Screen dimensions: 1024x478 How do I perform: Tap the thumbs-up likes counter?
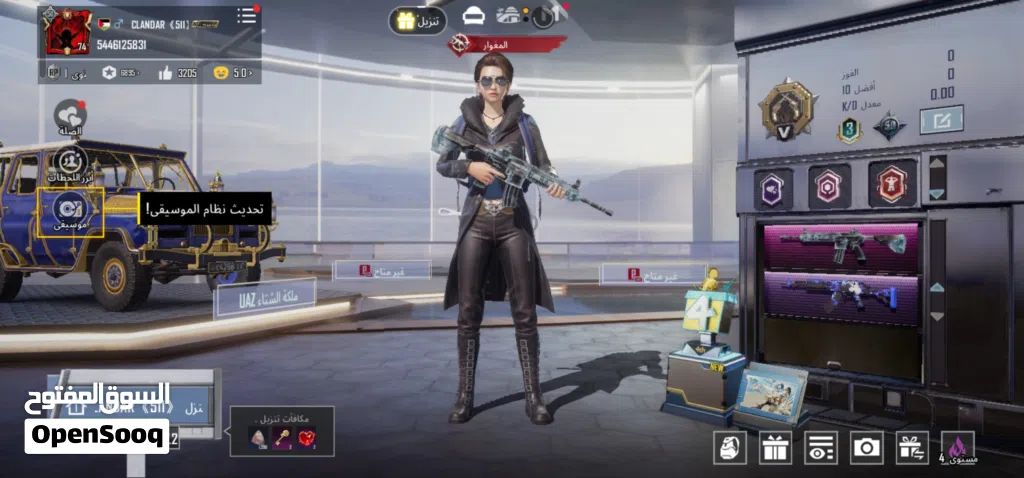(178, 72)
